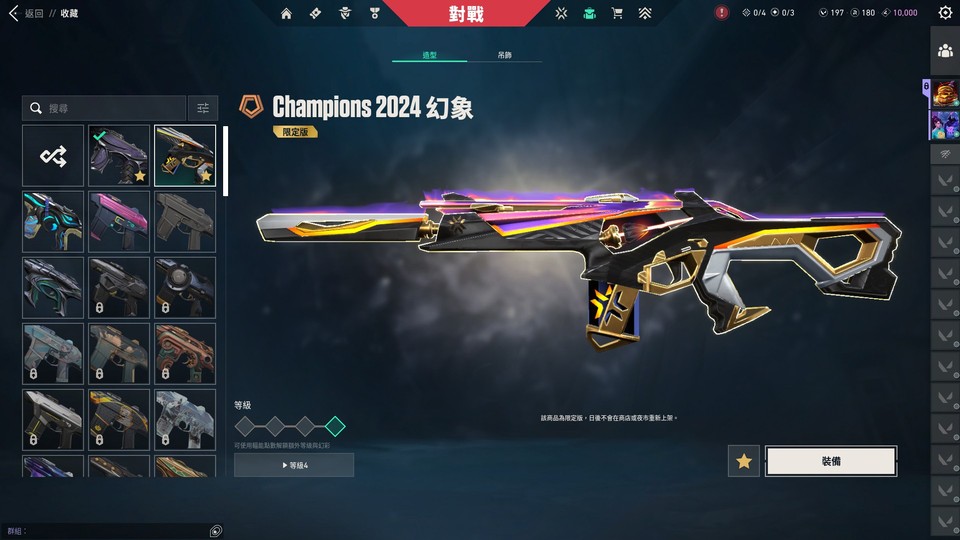Viewport: 960px width, 540px height.
Task: Select the highlighted level 4 diamond
Action: coord(336,426)
